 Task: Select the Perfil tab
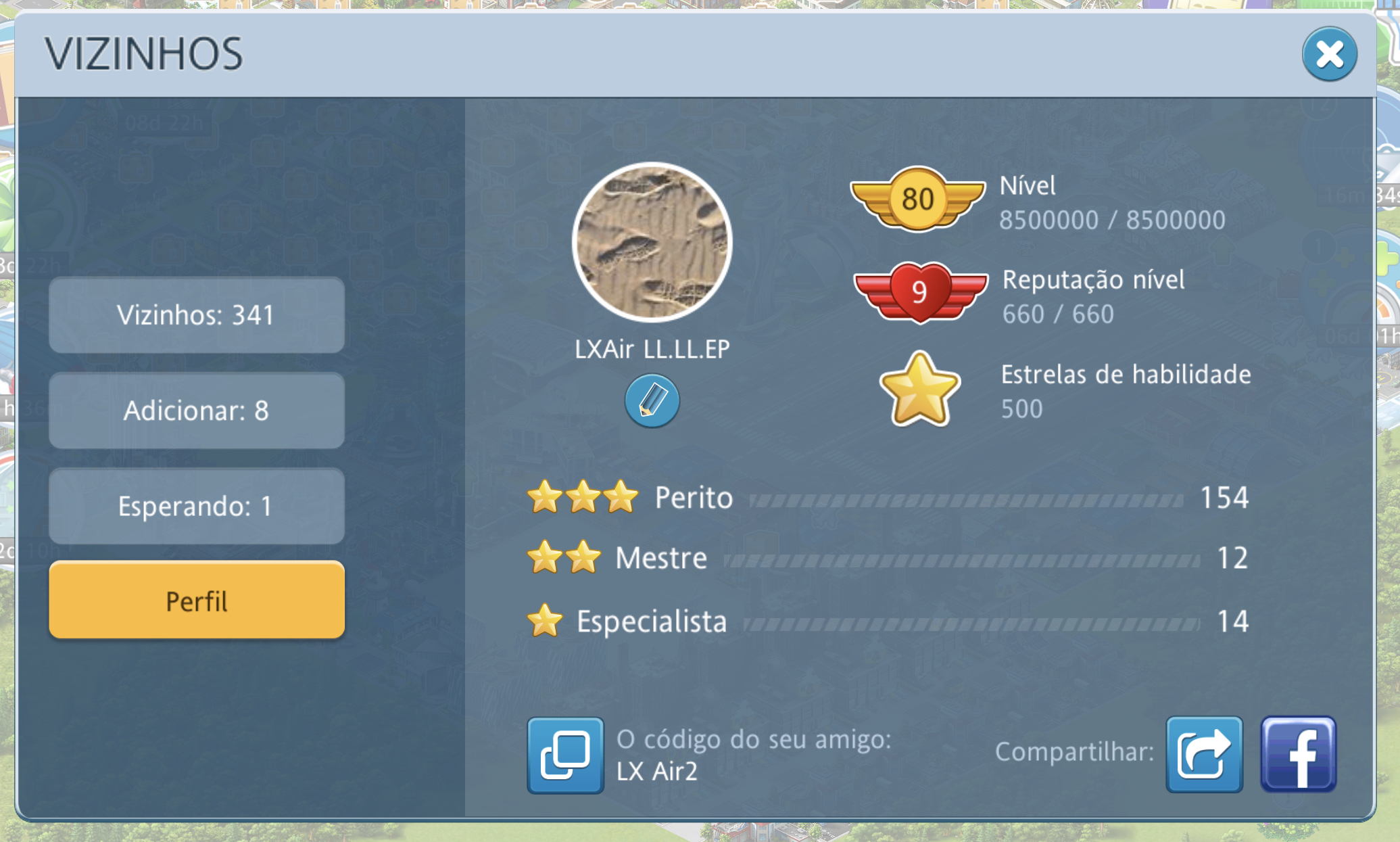(x=197, y=601)
